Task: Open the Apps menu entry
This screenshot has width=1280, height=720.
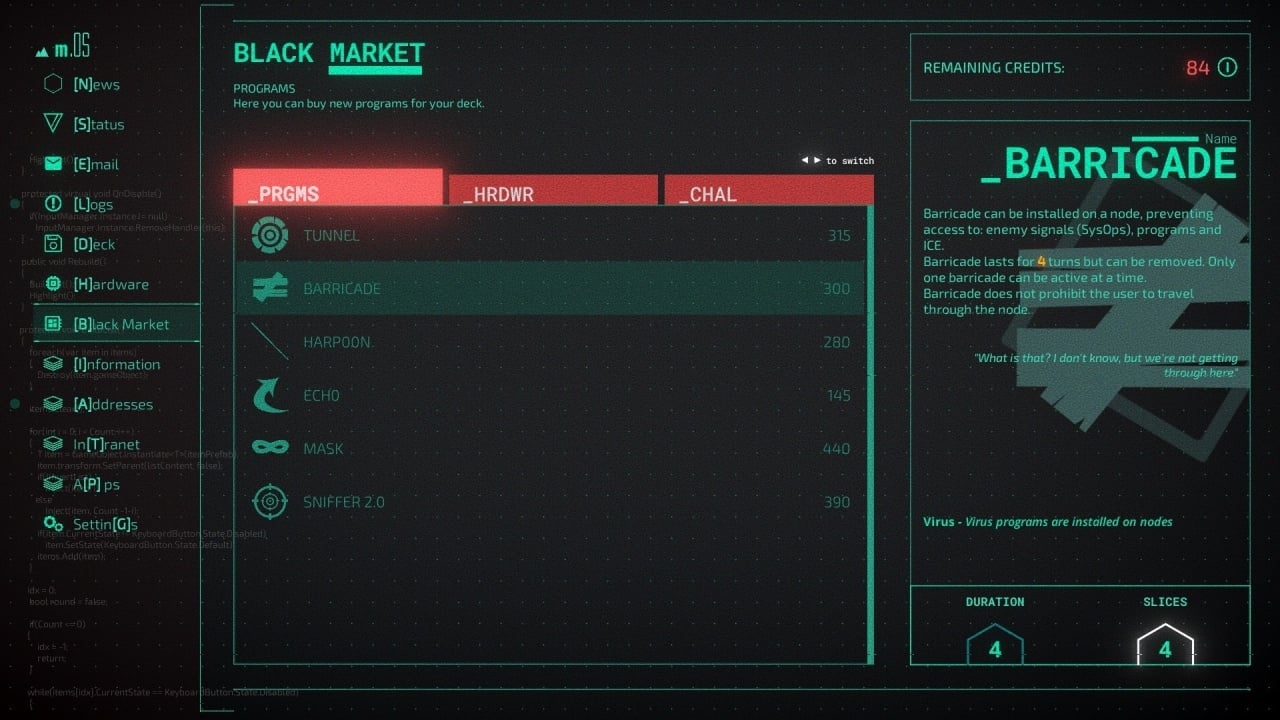Action: [x=96, y=485]
